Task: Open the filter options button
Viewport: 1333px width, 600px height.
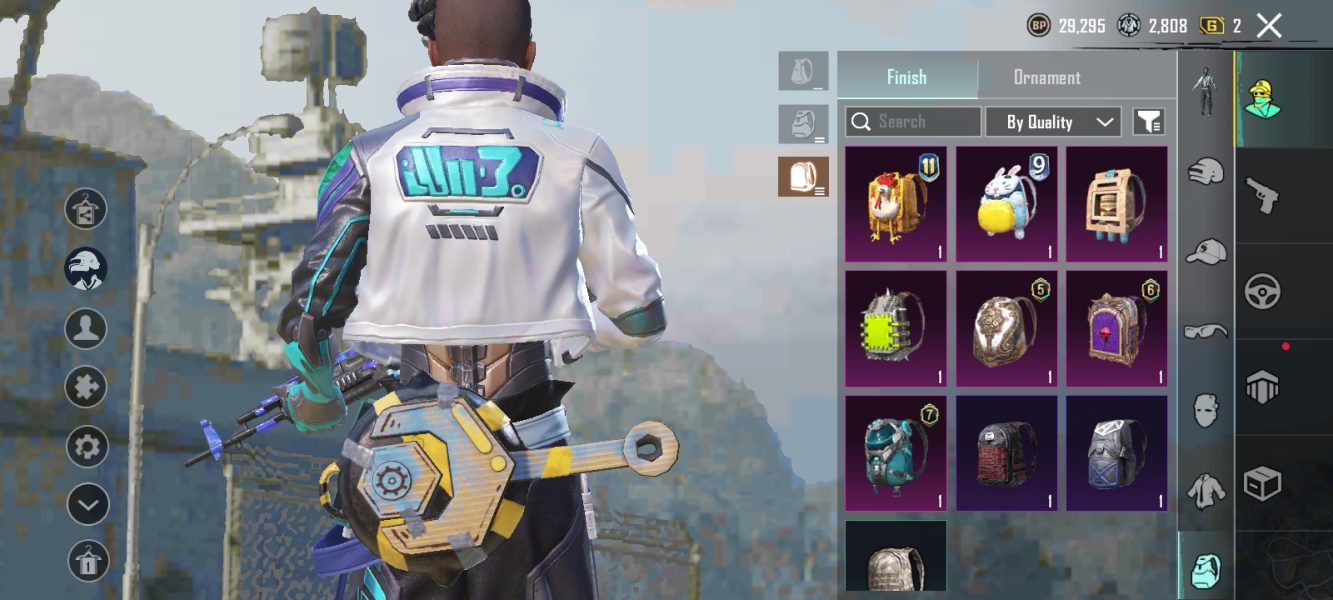Action: click(x=1149, y=122)
